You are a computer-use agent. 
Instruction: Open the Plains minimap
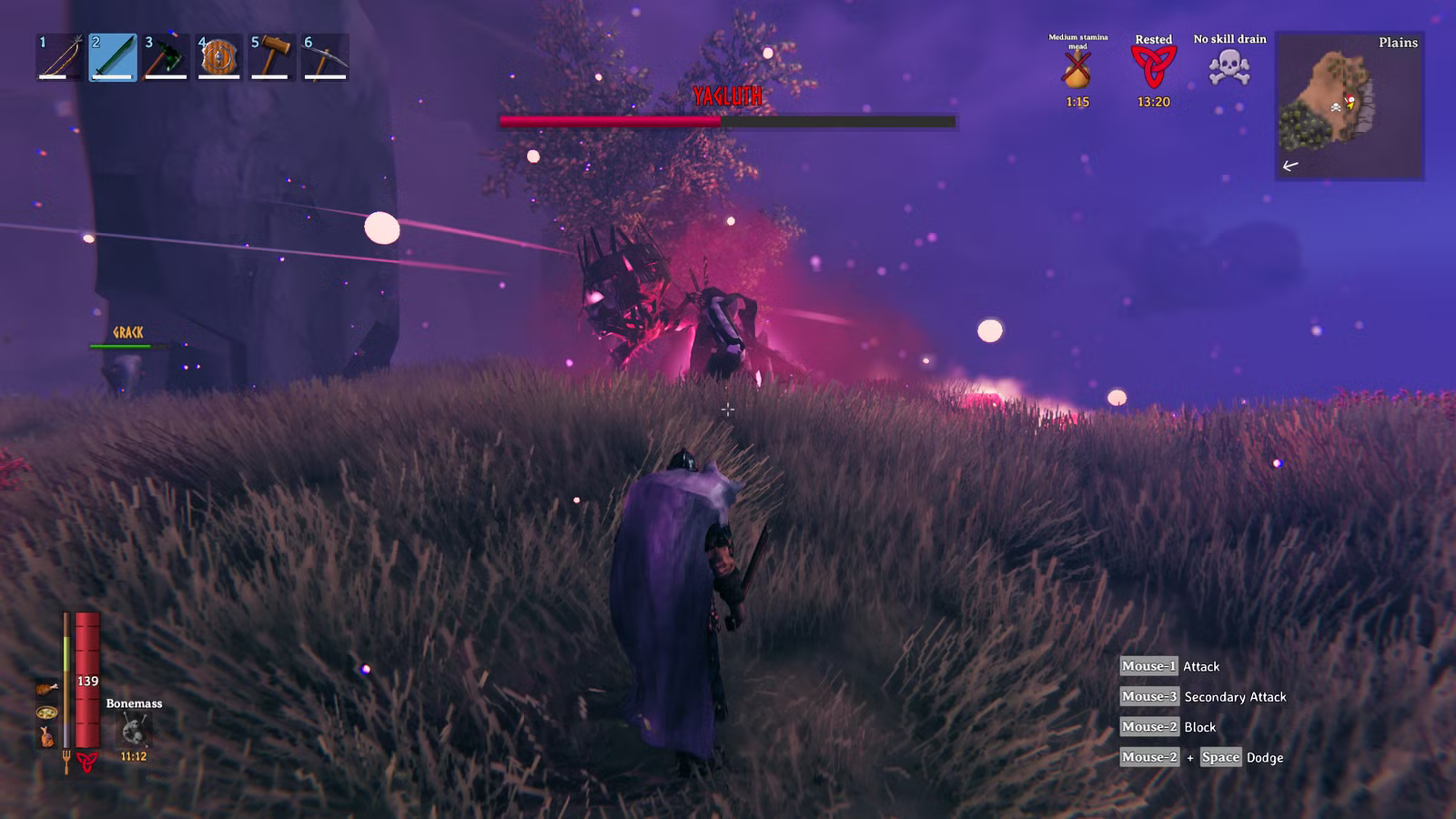tap(1350, 106)
